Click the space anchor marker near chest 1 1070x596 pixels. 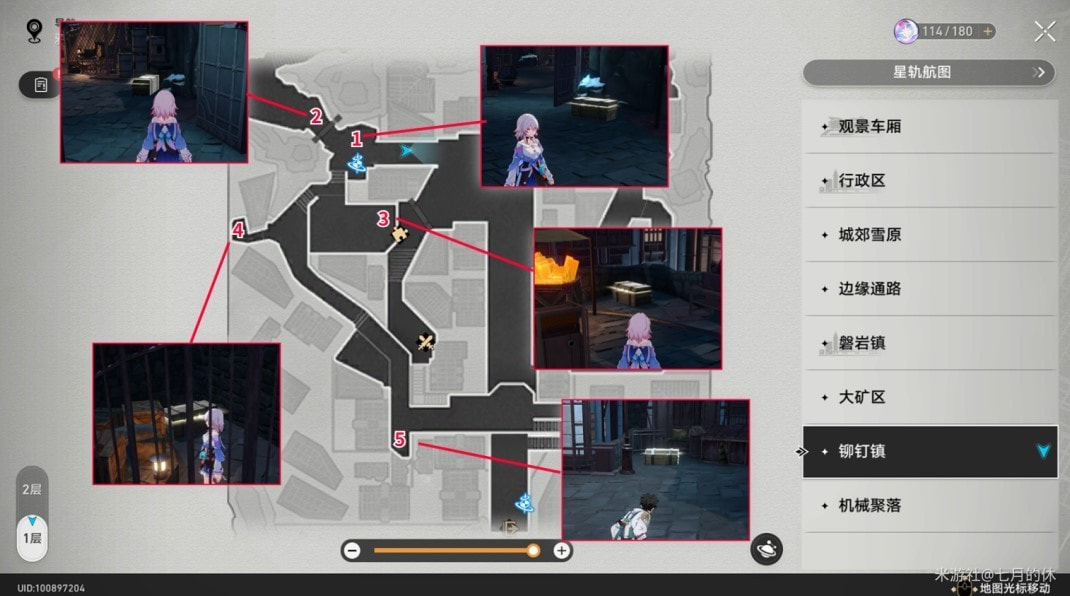click(x=357, y=164)
